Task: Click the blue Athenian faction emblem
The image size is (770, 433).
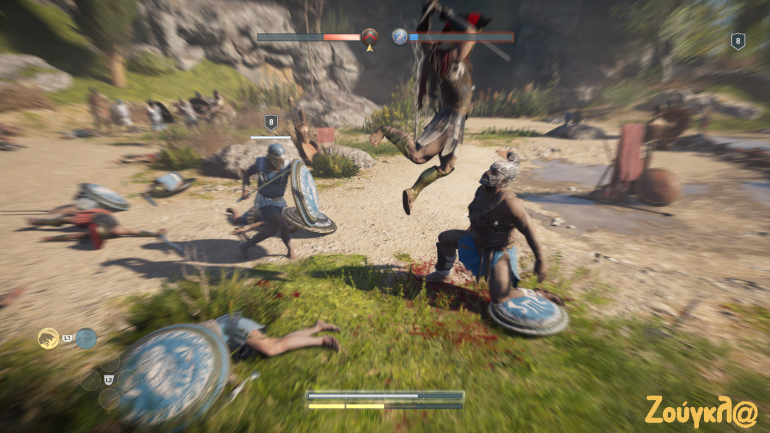Action: (x=399, y=36)
